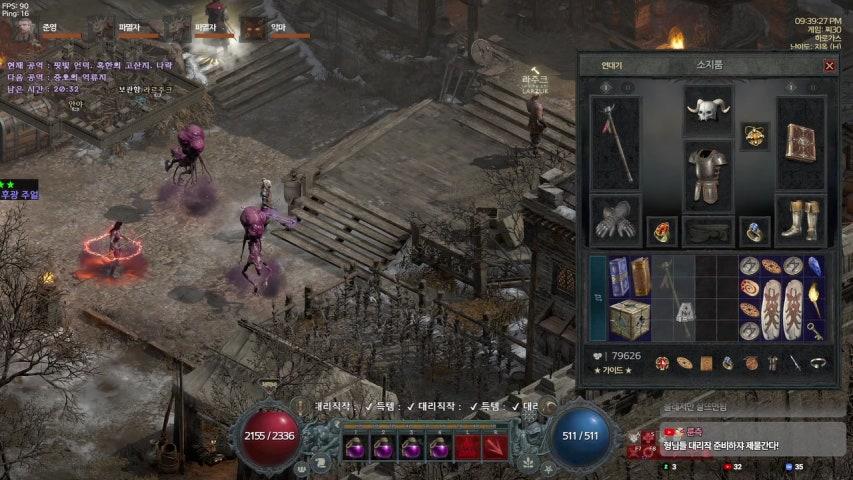
Task: Select the off-hand tome slot
Action: [800, 143]
